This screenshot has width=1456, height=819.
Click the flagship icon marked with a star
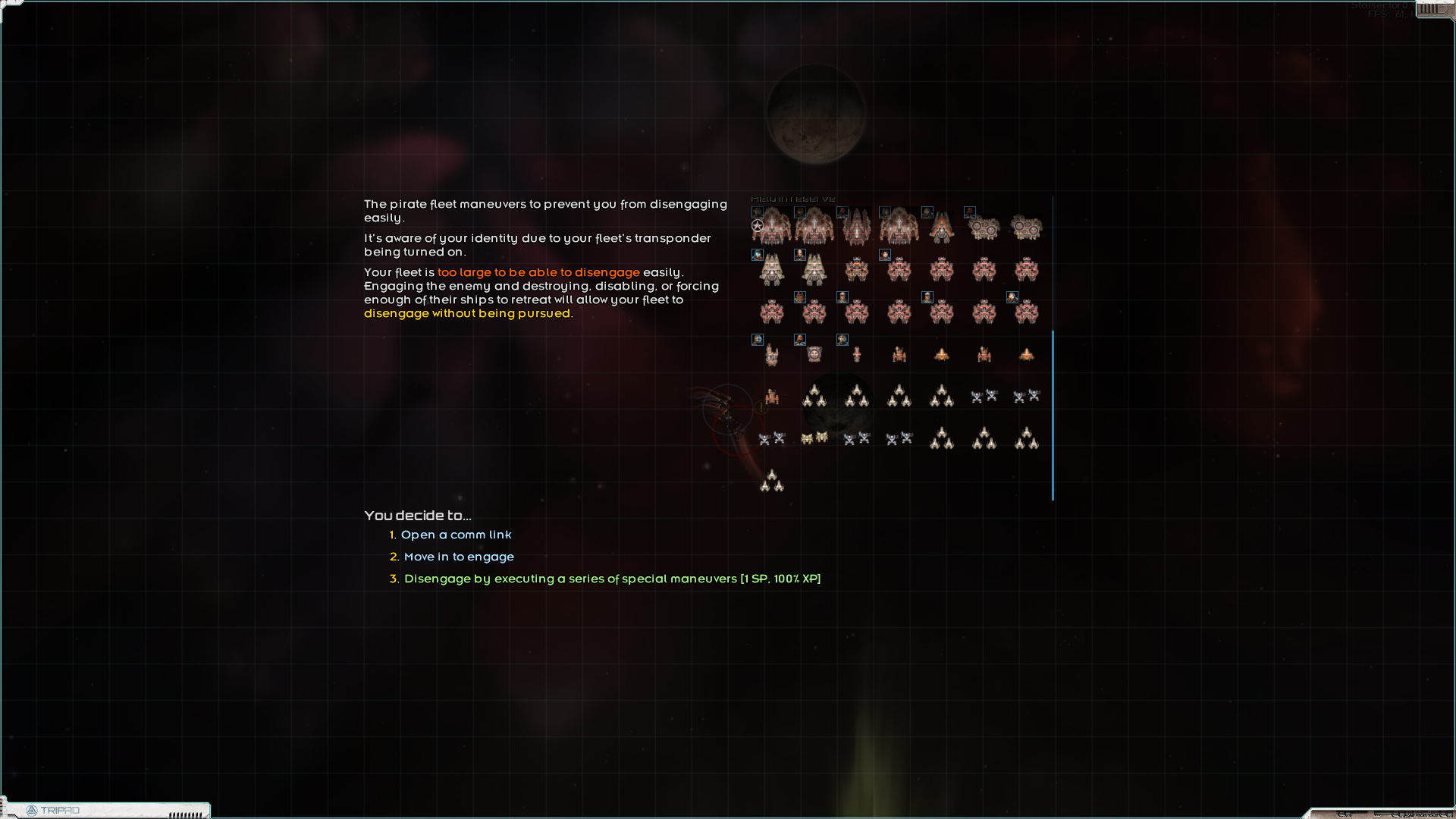pyautogui.click(x=771, y=227)
